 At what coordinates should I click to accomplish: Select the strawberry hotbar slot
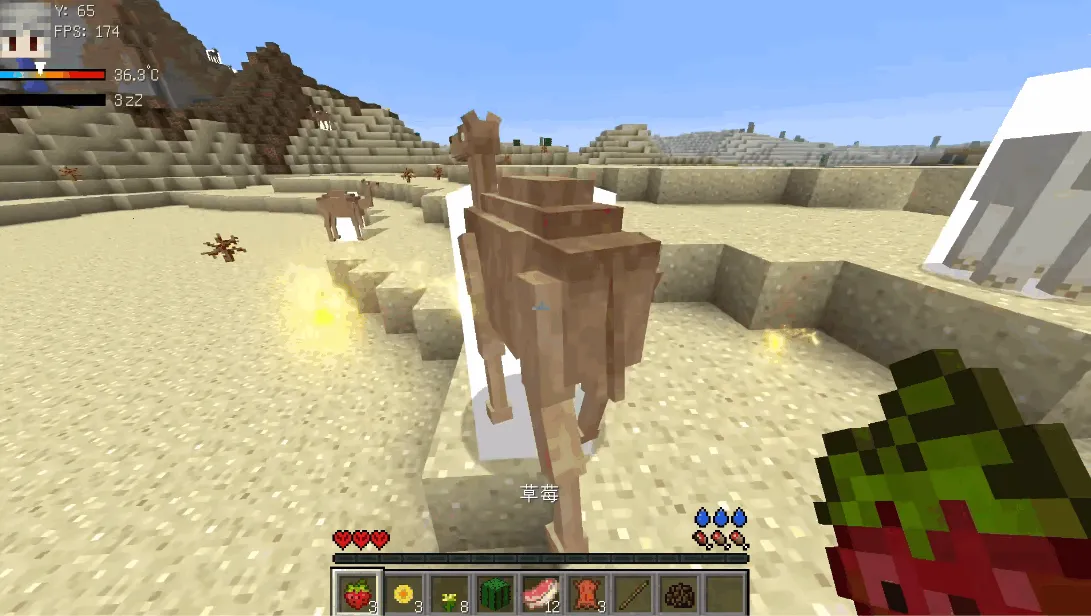(358, 594)
